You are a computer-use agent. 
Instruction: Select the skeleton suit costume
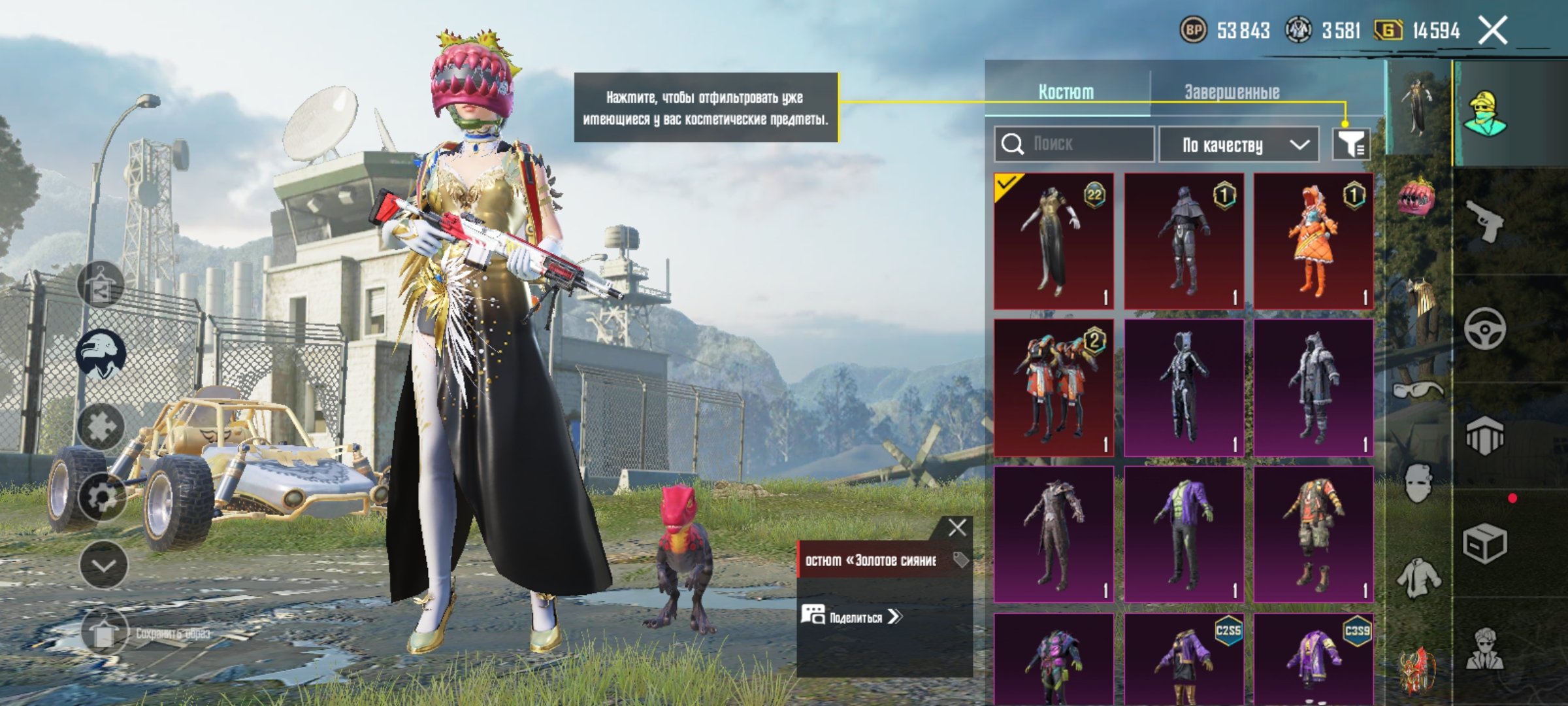1183,387
